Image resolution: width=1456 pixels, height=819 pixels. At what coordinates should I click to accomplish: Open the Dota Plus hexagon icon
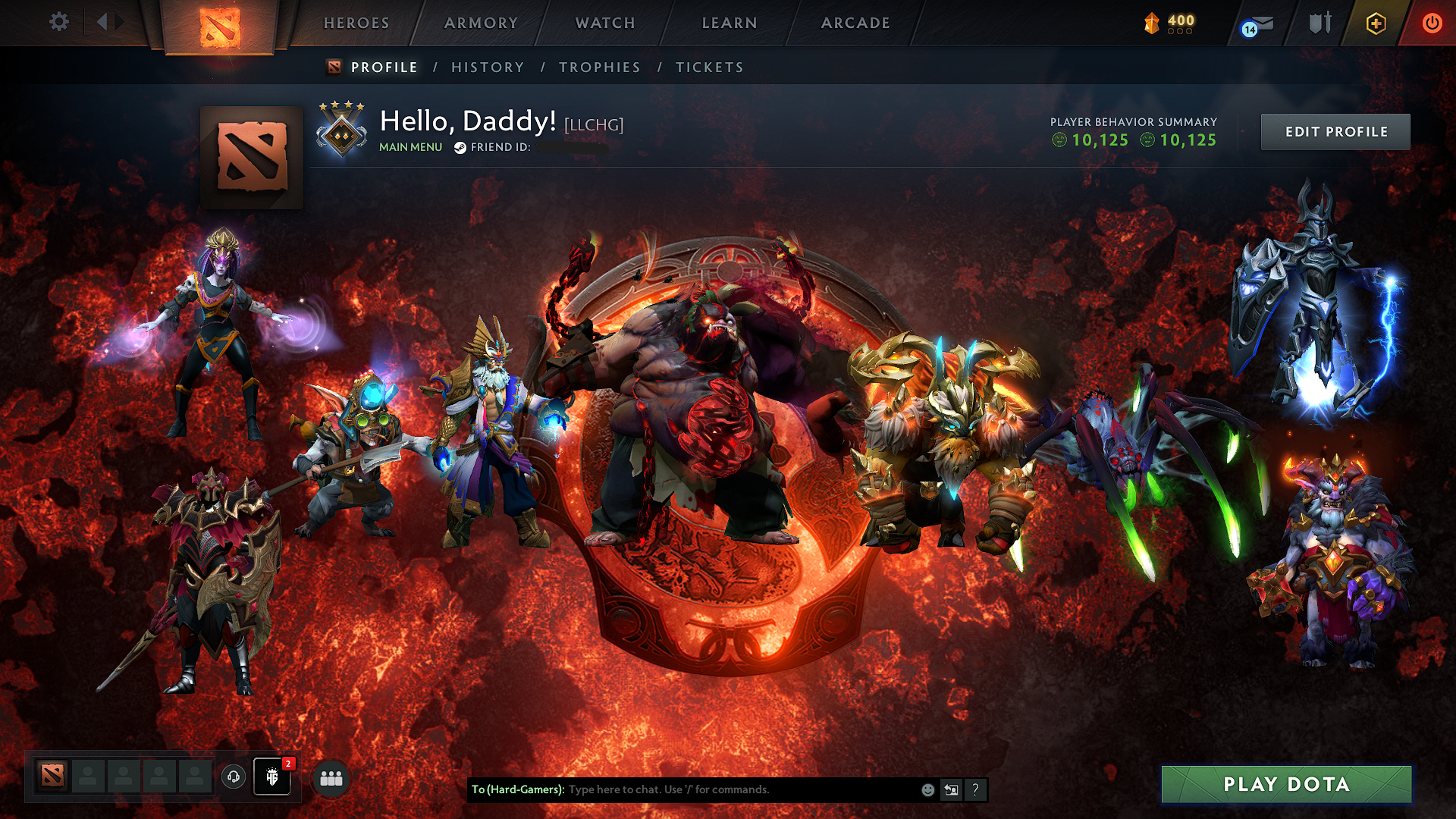click(1376, 23)
